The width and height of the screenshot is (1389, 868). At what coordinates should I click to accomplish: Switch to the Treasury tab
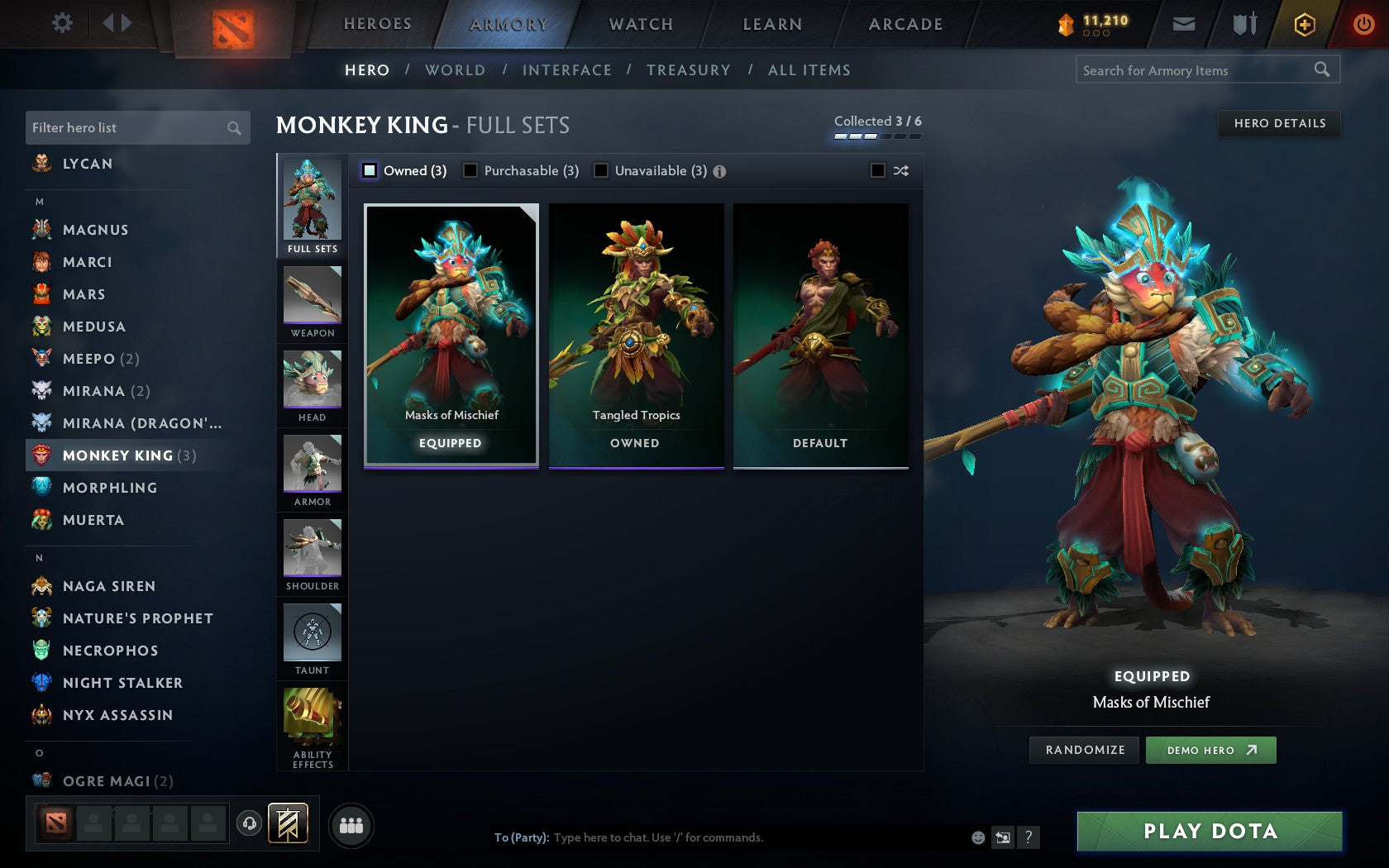point(689,70)
